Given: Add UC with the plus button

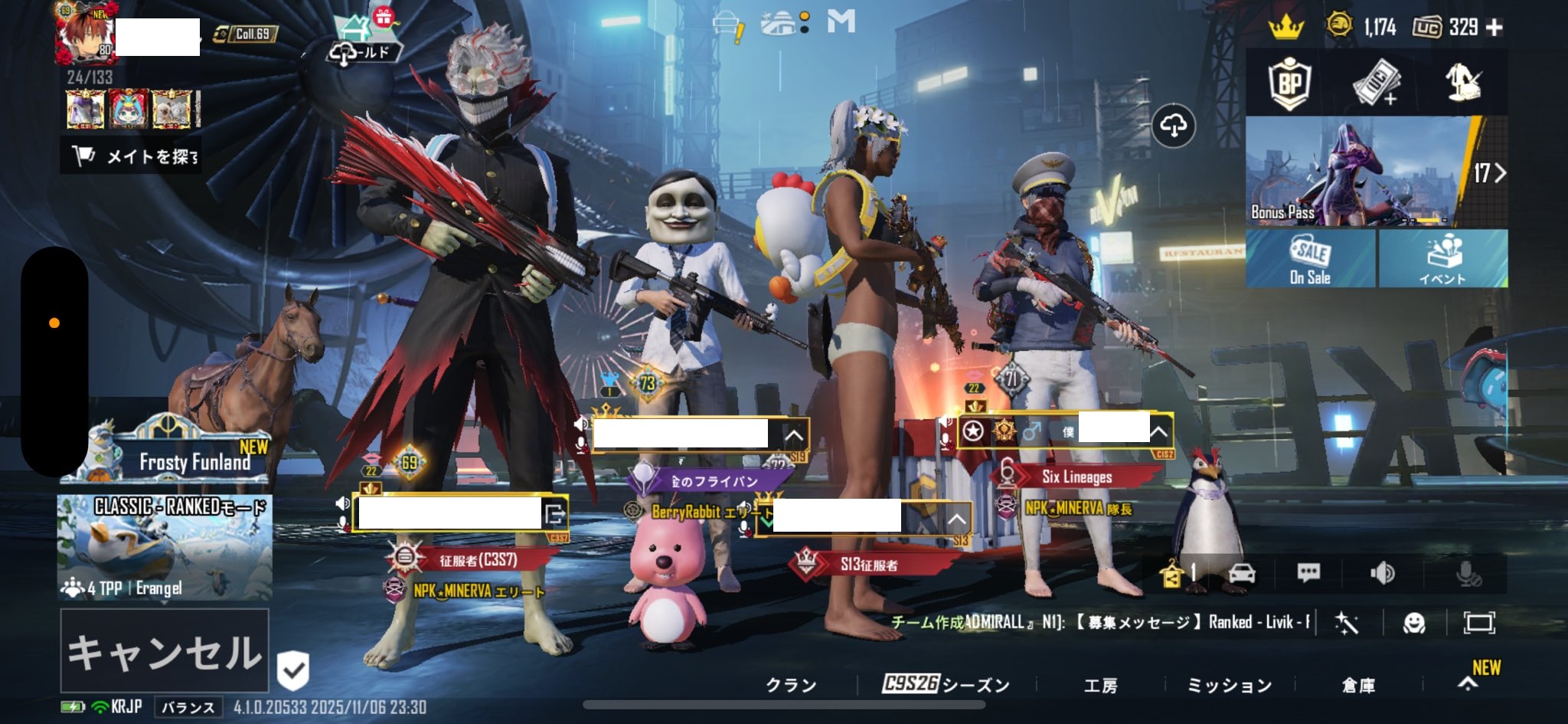Looking at the screenshot, I should point(1494,28).
